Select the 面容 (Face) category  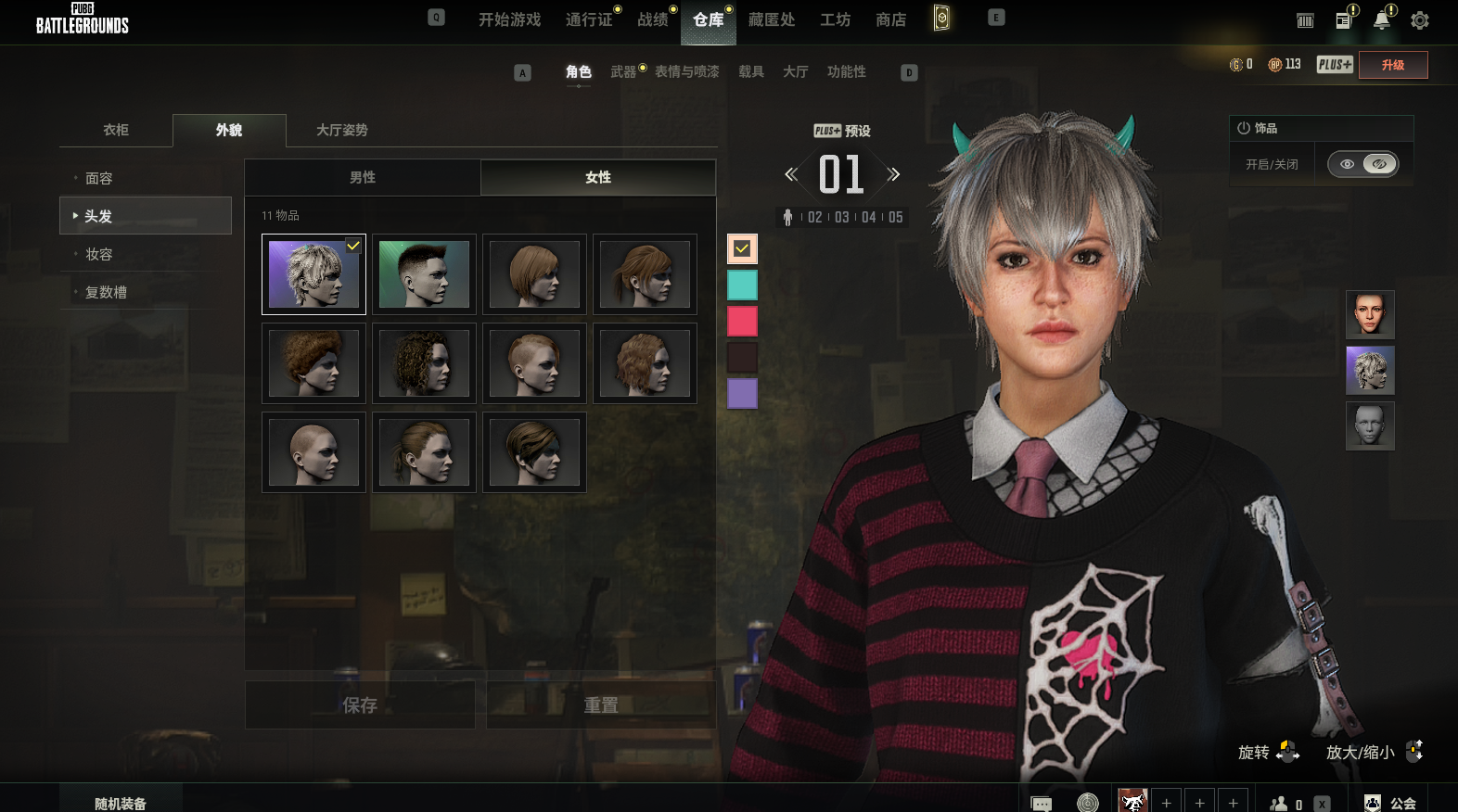pos(99,178)
